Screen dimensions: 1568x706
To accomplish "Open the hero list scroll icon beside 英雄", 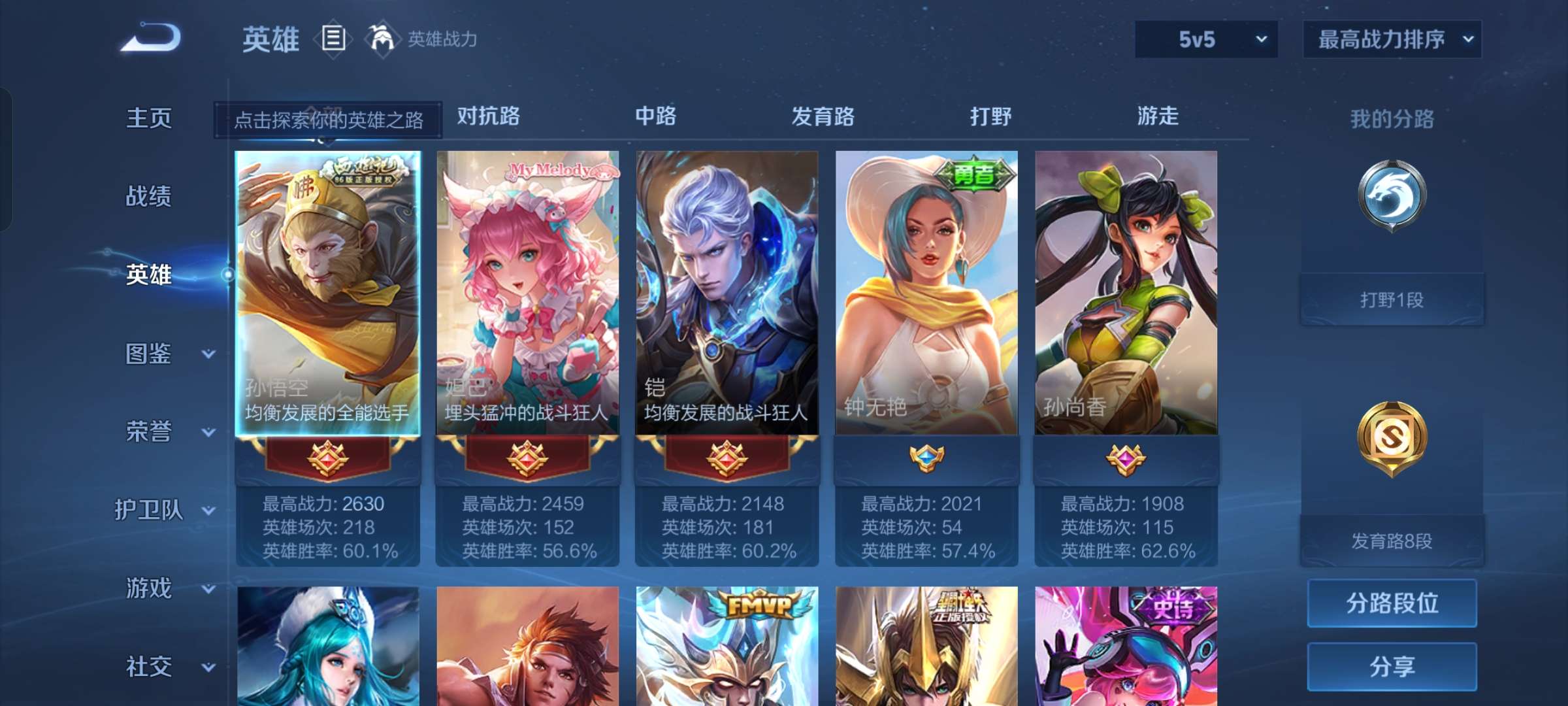I will pyautogui.click(x=333, y=39).
